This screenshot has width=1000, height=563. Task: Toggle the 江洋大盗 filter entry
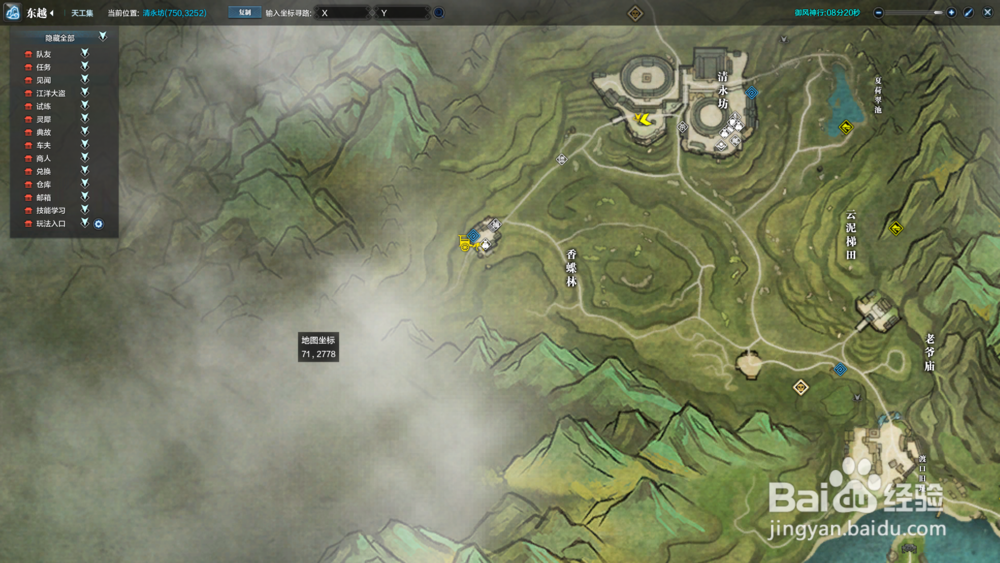coord(85,92)
